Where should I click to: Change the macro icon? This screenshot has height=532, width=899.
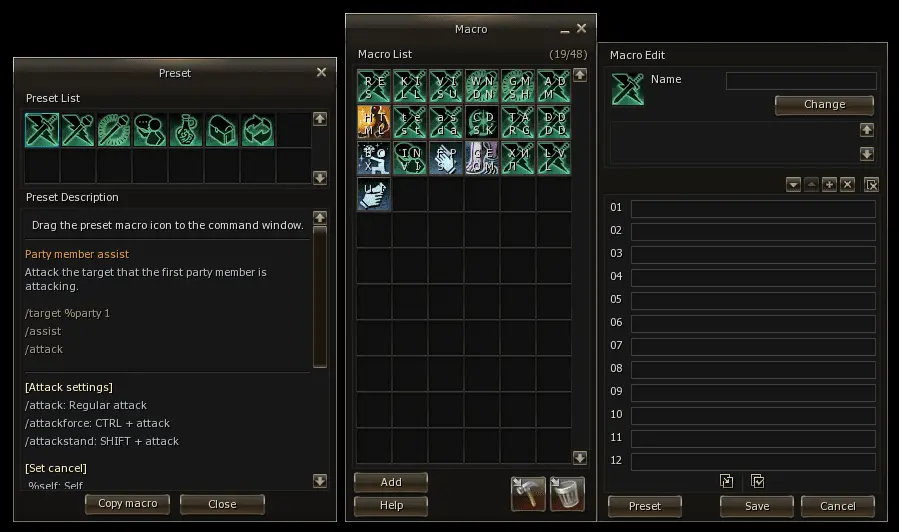tap(824, 105)
